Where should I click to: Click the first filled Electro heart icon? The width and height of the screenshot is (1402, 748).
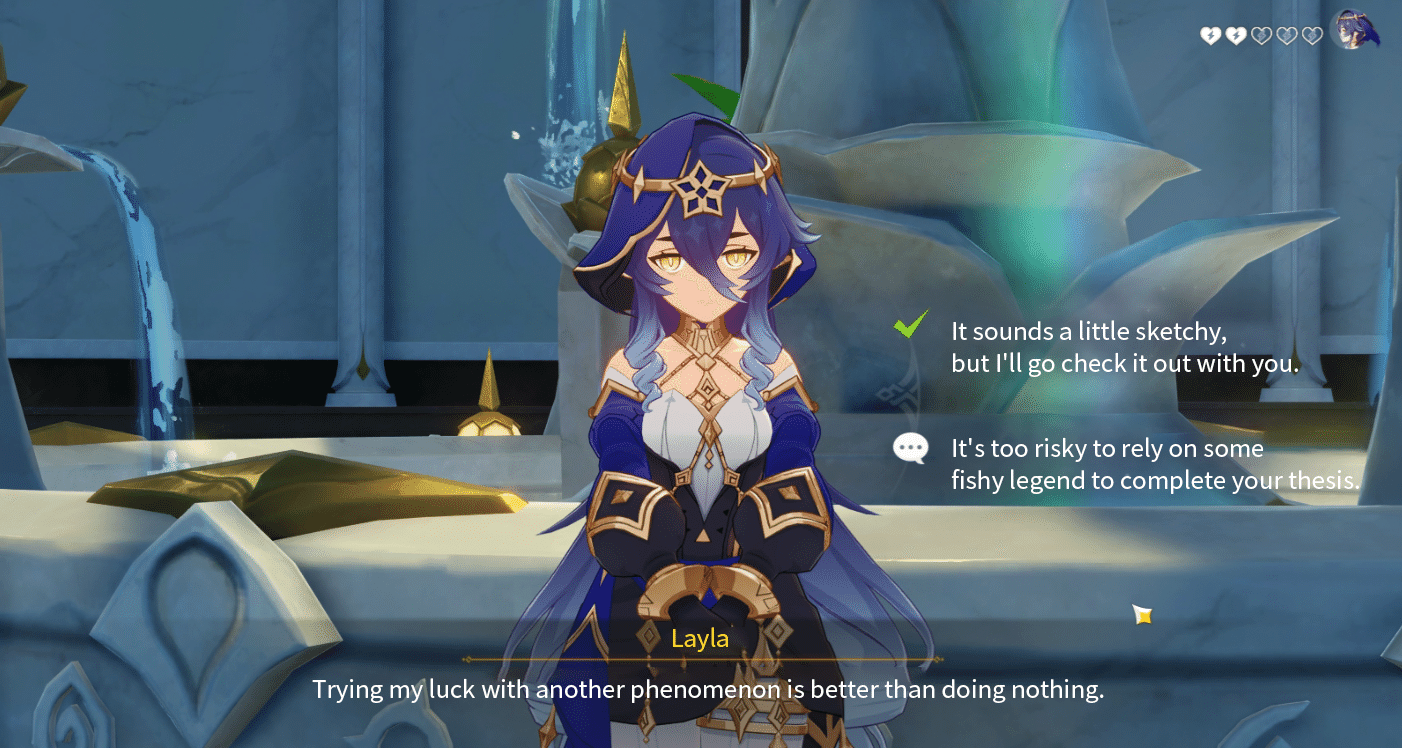pos(1211,34)
